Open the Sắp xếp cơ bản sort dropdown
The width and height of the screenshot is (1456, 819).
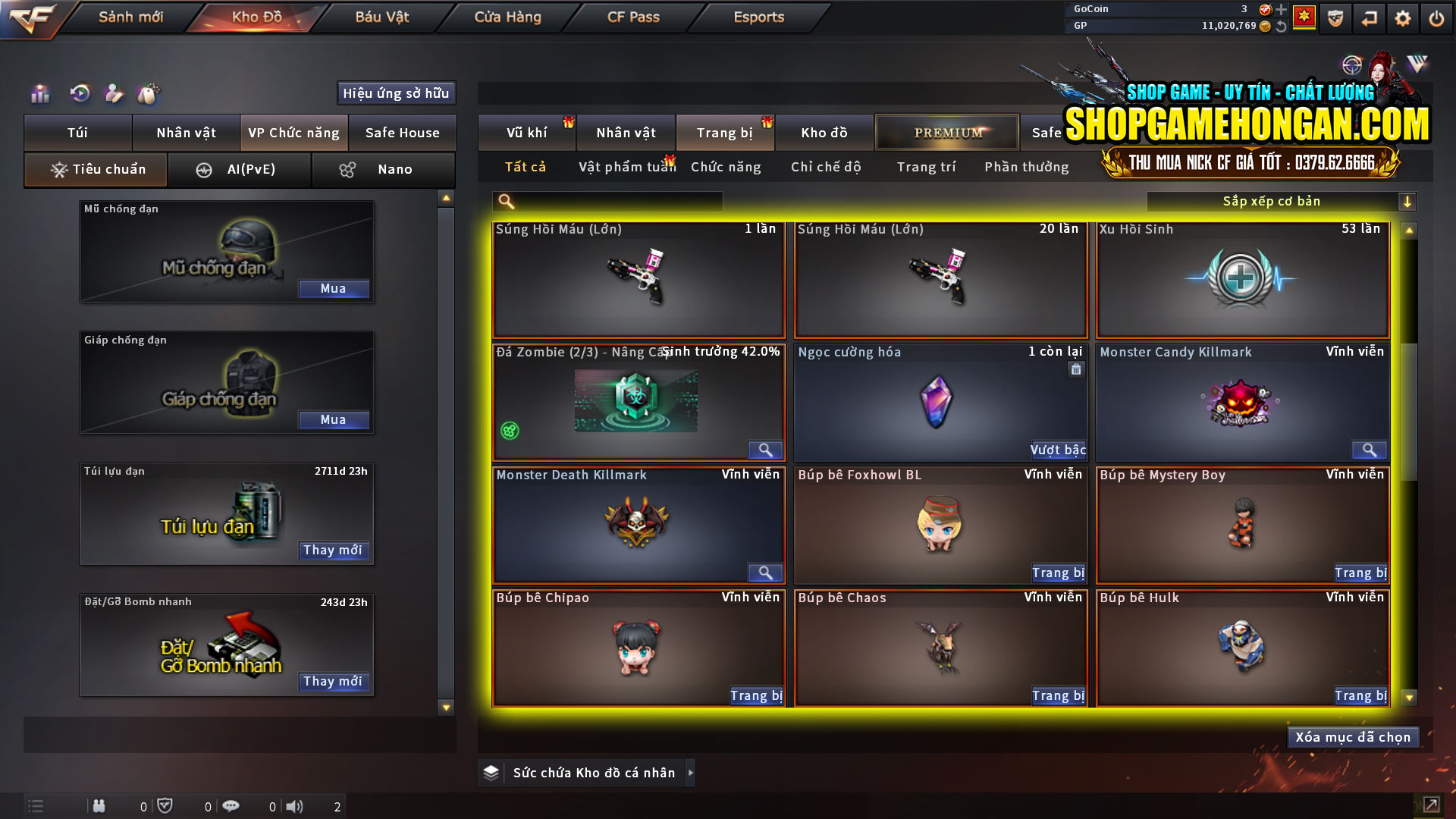tap(1272, 201)
